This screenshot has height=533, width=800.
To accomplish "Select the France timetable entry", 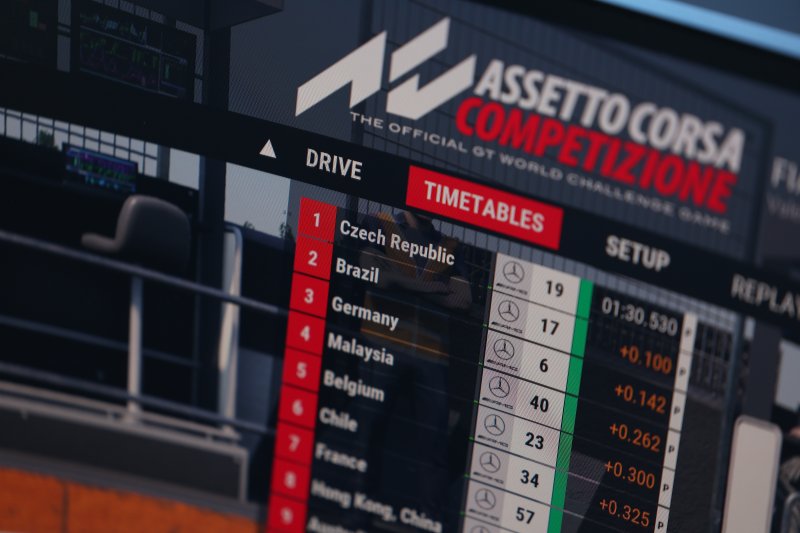I will pyautogui.click(x=340, y=456).
